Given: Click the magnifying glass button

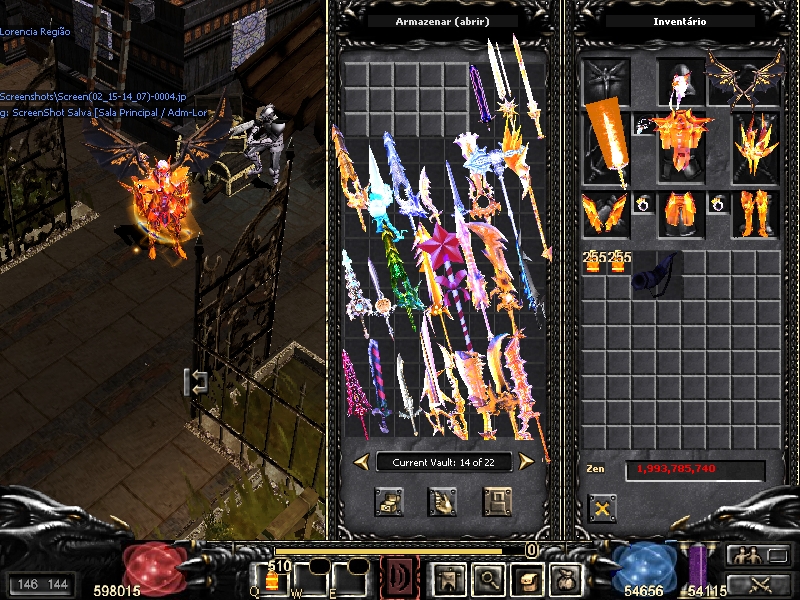Looking at the screenshot, I should click(487, 578).
